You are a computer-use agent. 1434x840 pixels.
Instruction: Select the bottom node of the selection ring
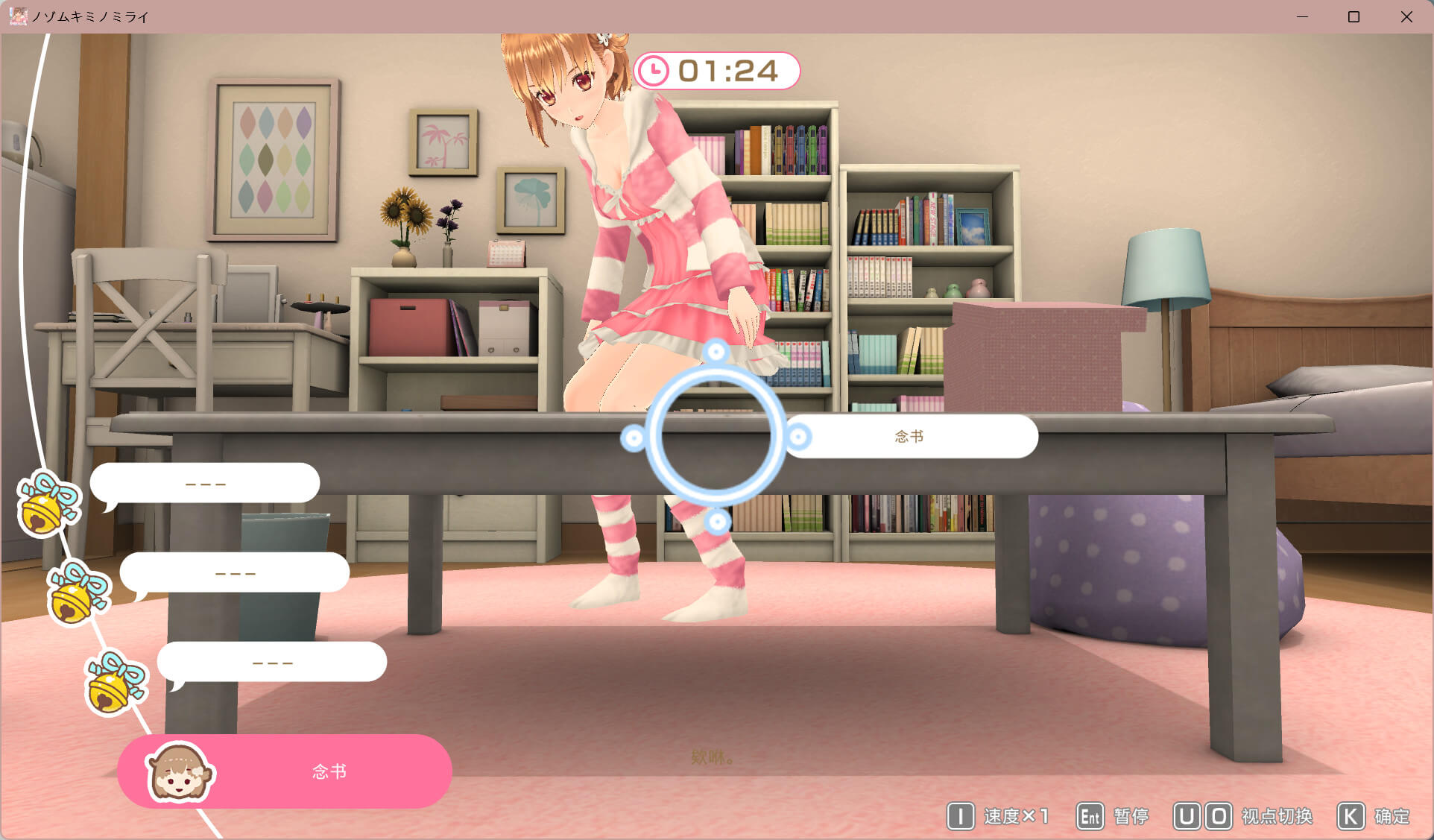click(717, 522)
